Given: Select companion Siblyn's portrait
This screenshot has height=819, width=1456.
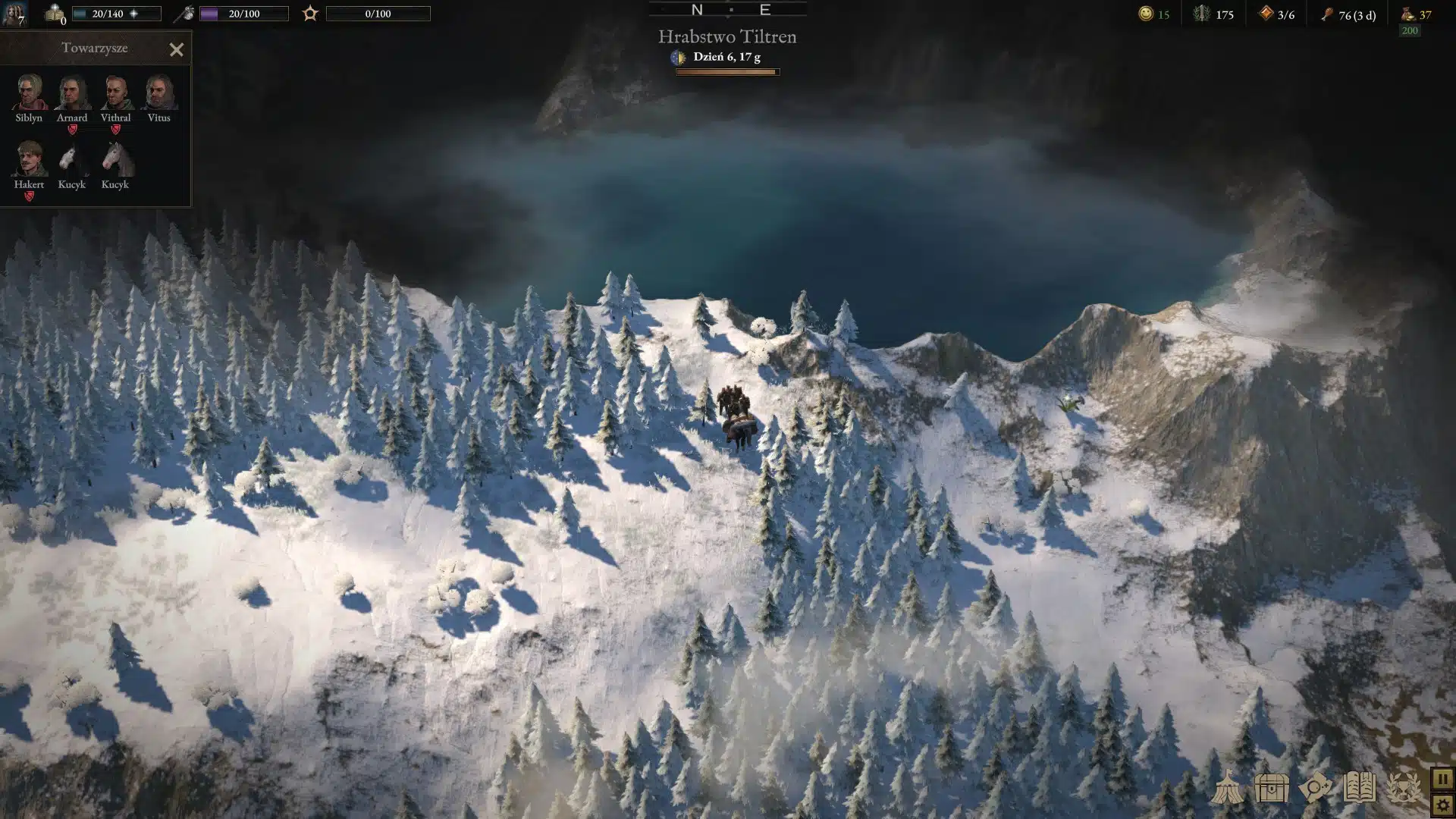Looking at the screenshot, I should (29, 93).
